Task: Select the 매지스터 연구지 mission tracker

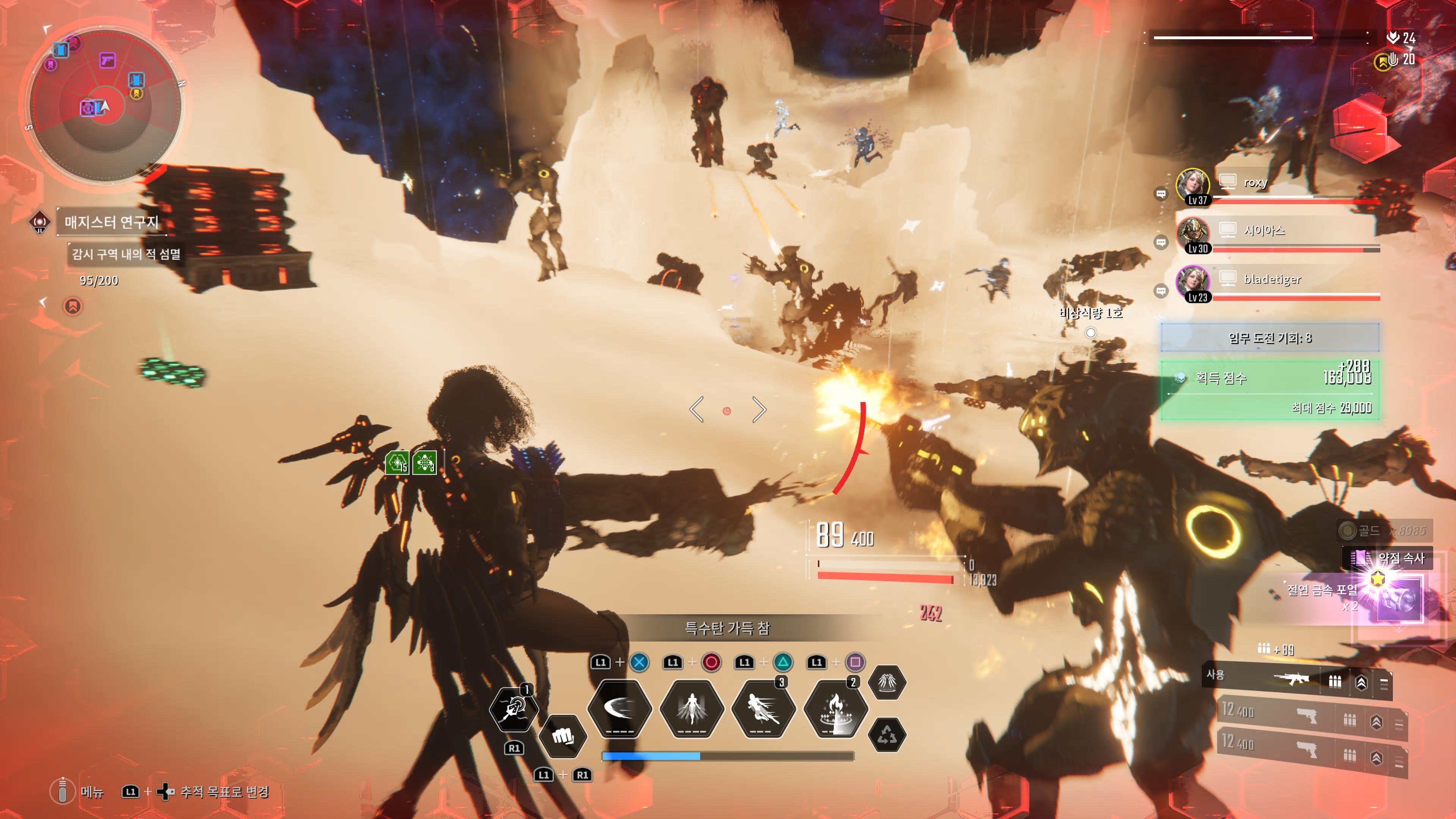Action: pos(111,222)
